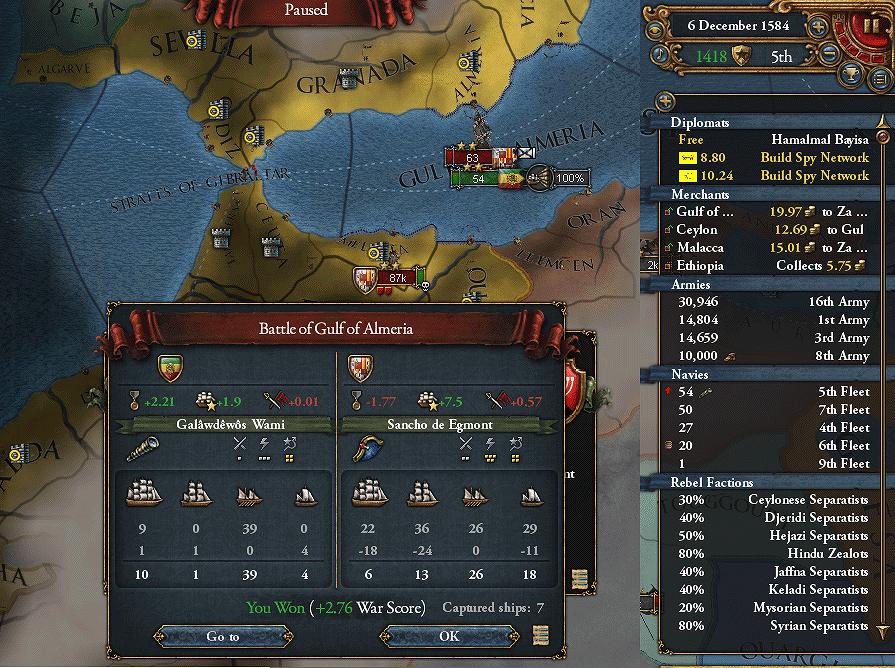Expand outliner with the plus button above Diplomats
895x668 pixels.
pyautogui.click(x=664, y=101)
